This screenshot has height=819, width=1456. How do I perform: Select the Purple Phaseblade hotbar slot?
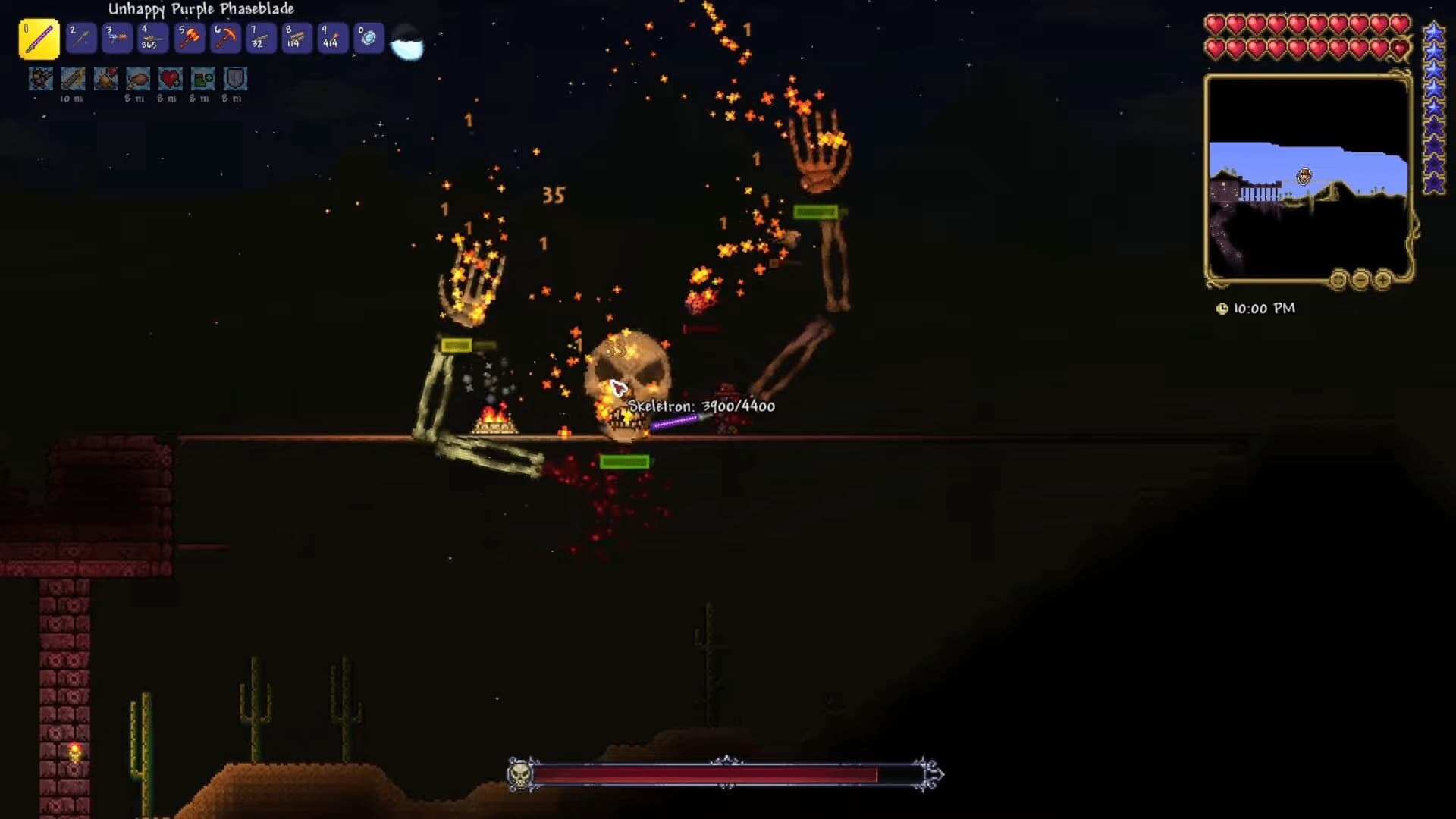click(39, 39)
